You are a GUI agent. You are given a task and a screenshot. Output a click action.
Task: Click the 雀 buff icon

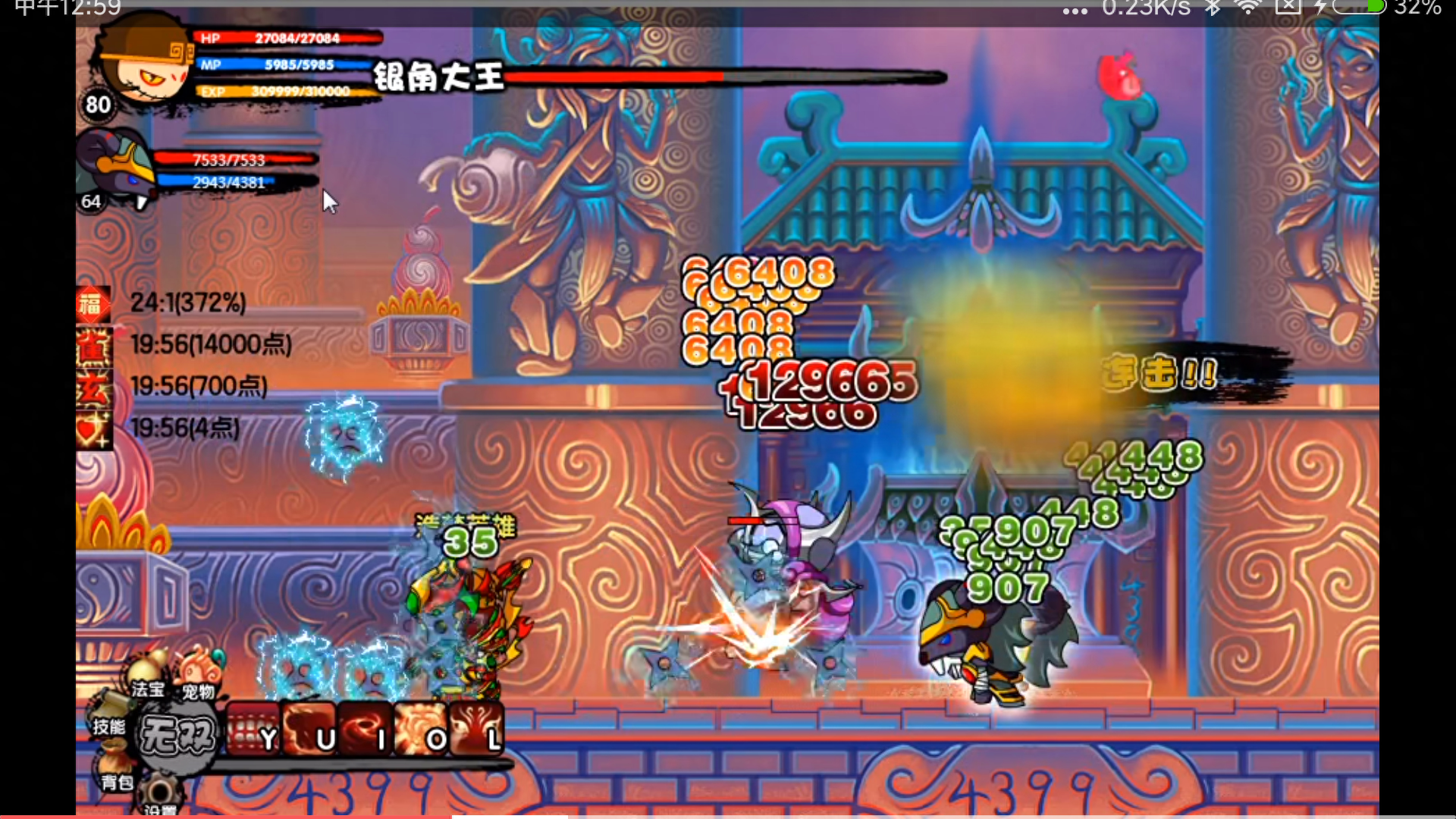click(93, 346)
